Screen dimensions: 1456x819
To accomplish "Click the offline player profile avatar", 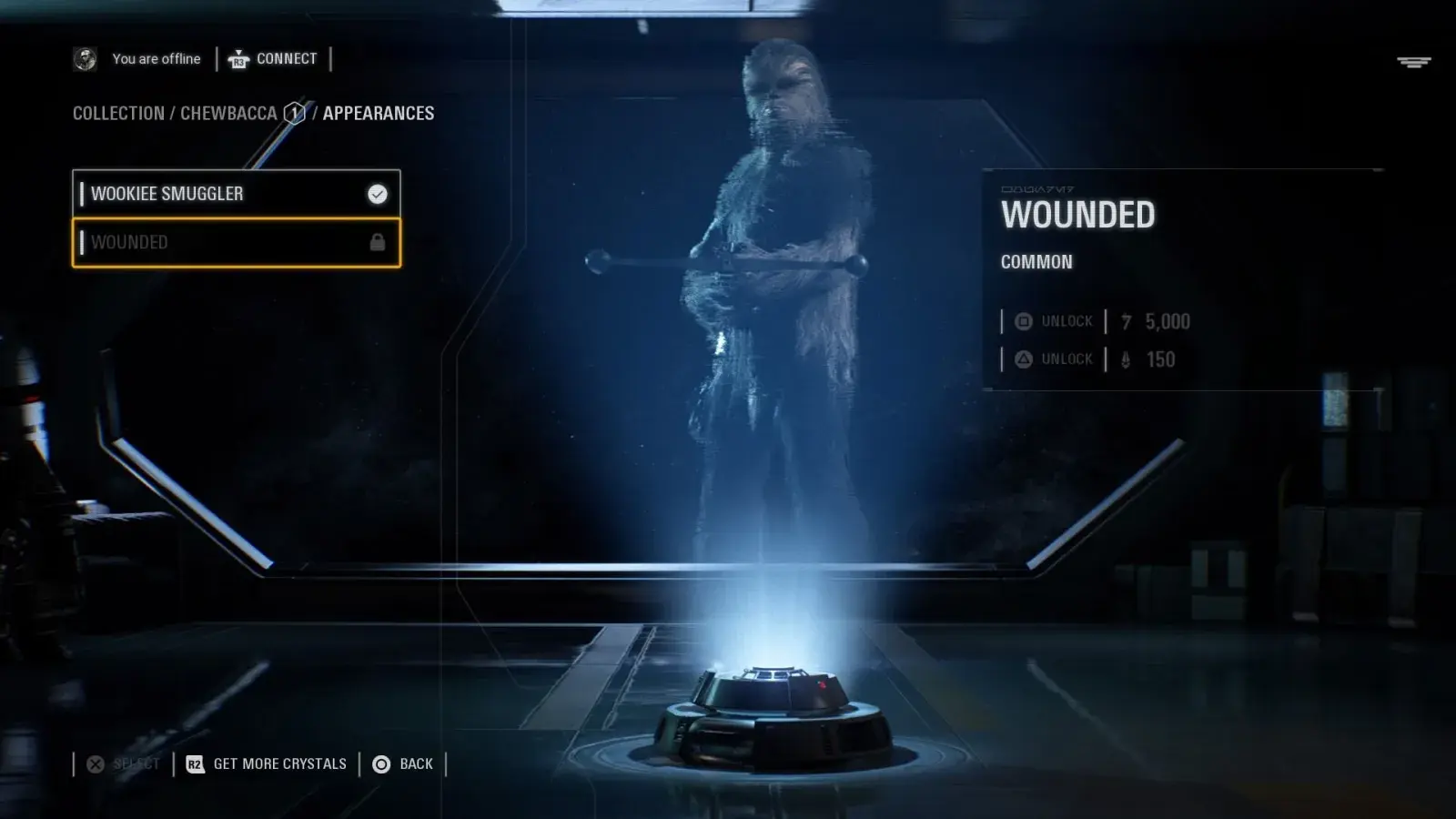I will coord(85,59).
